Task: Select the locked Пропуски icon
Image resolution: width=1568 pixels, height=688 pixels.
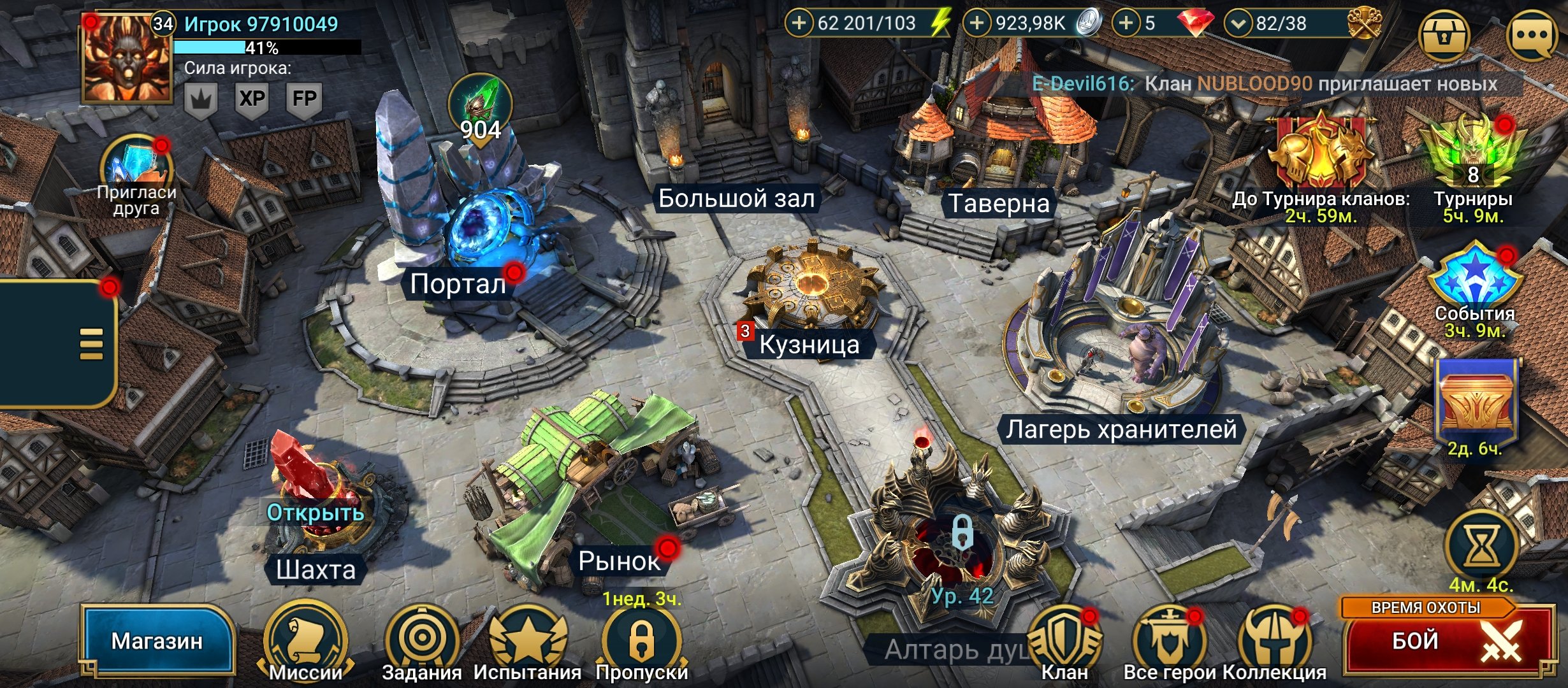Action: tap(641, 640)
